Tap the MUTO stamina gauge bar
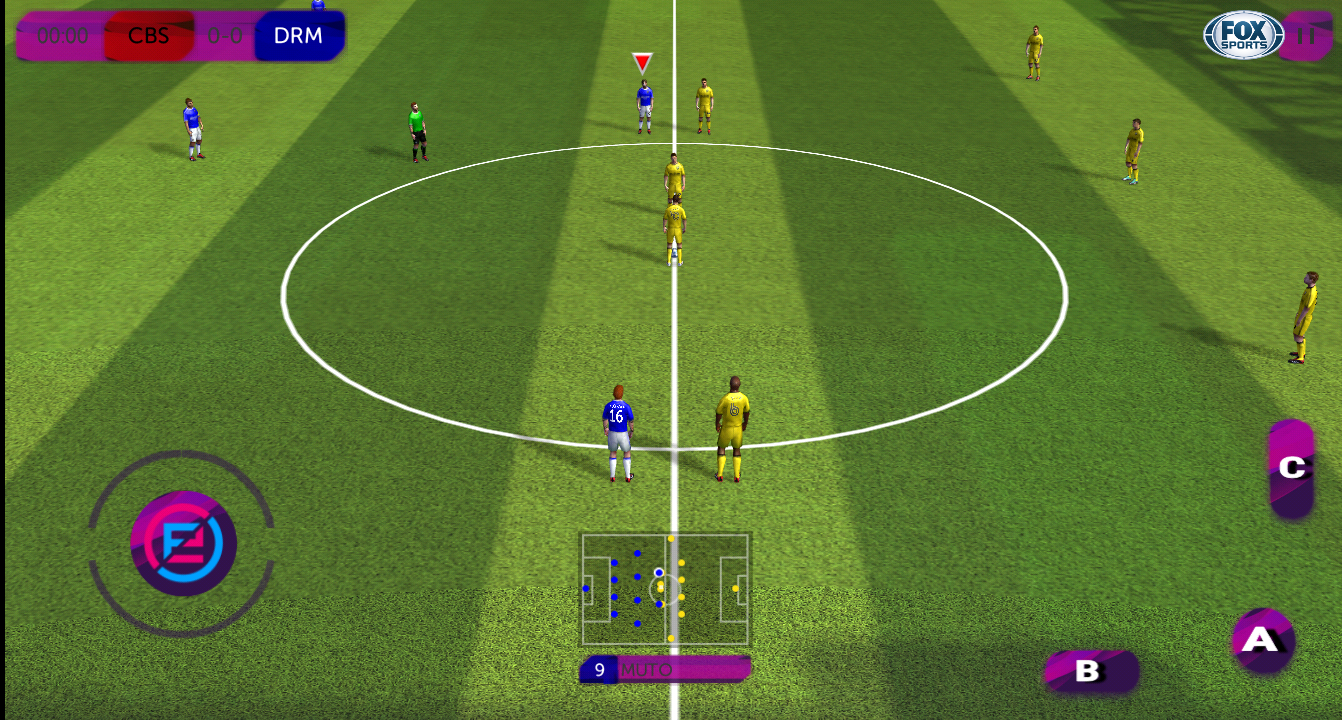Viewport: 1342px width, 720px height. [x=700, y=670]
